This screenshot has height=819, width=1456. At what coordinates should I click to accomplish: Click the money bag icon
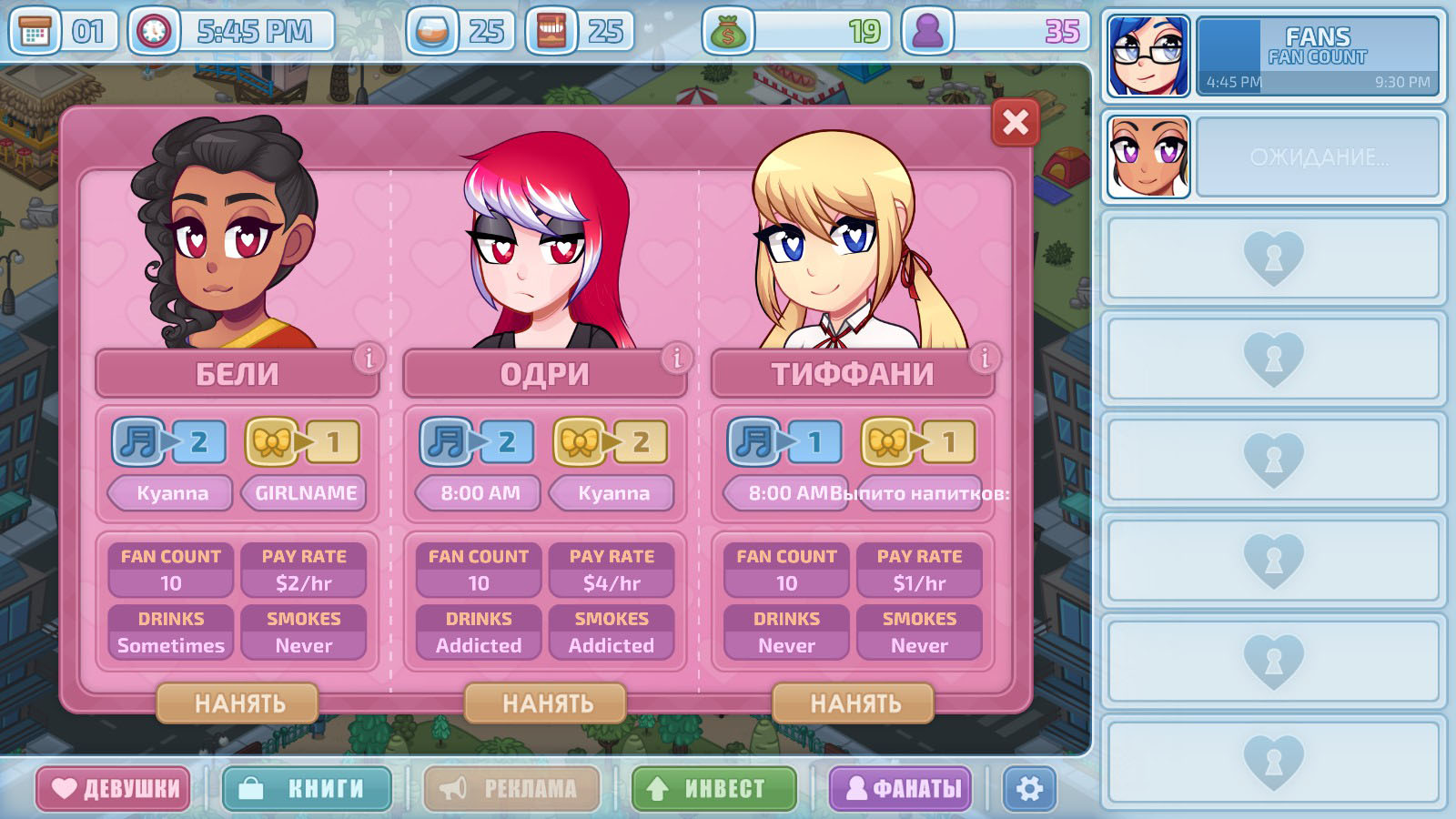click(x=727, y=33)
